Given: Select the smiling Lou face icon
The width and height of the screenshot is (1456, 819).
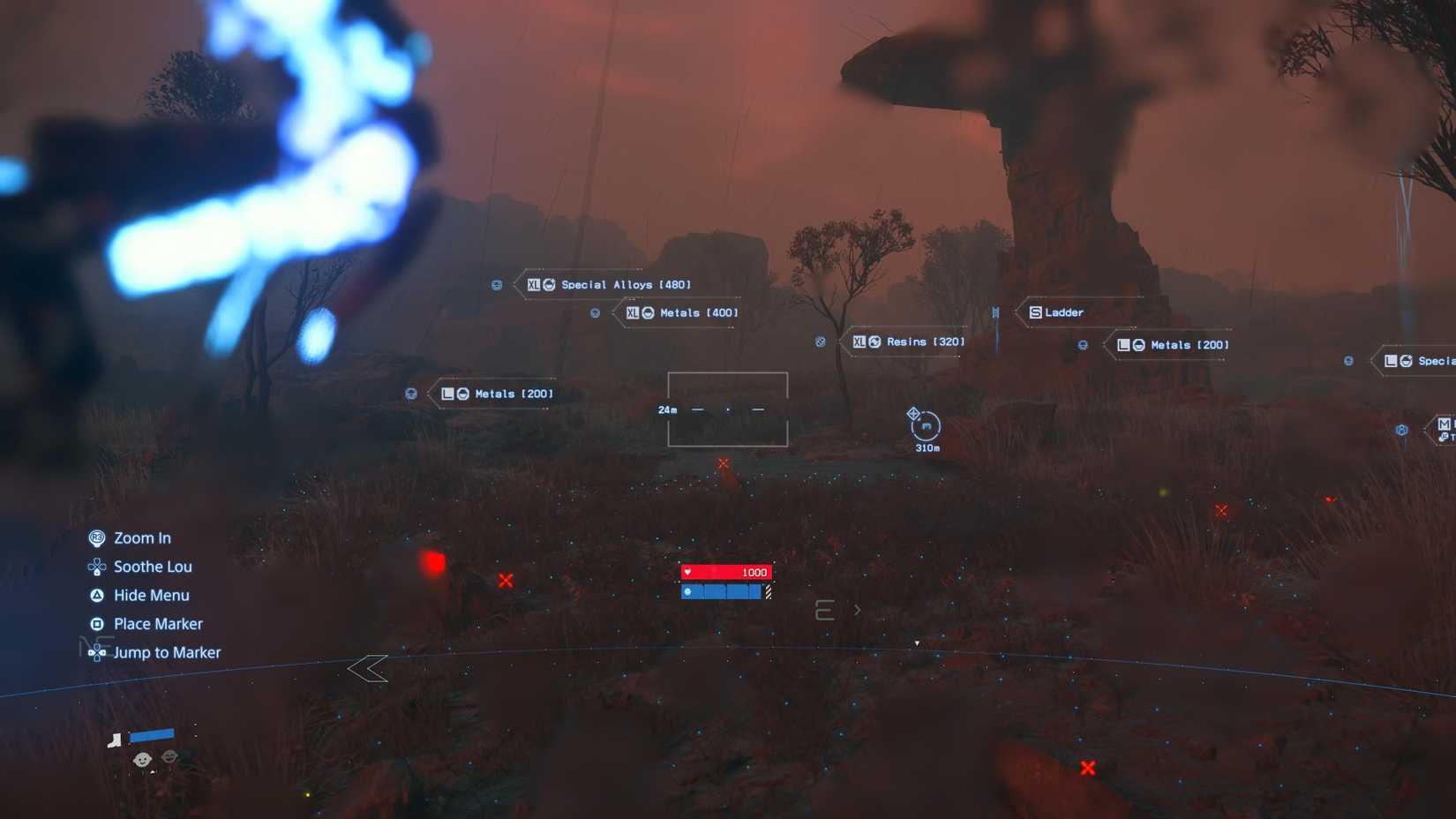Looking at the screenshot, I should coord(141,759).
